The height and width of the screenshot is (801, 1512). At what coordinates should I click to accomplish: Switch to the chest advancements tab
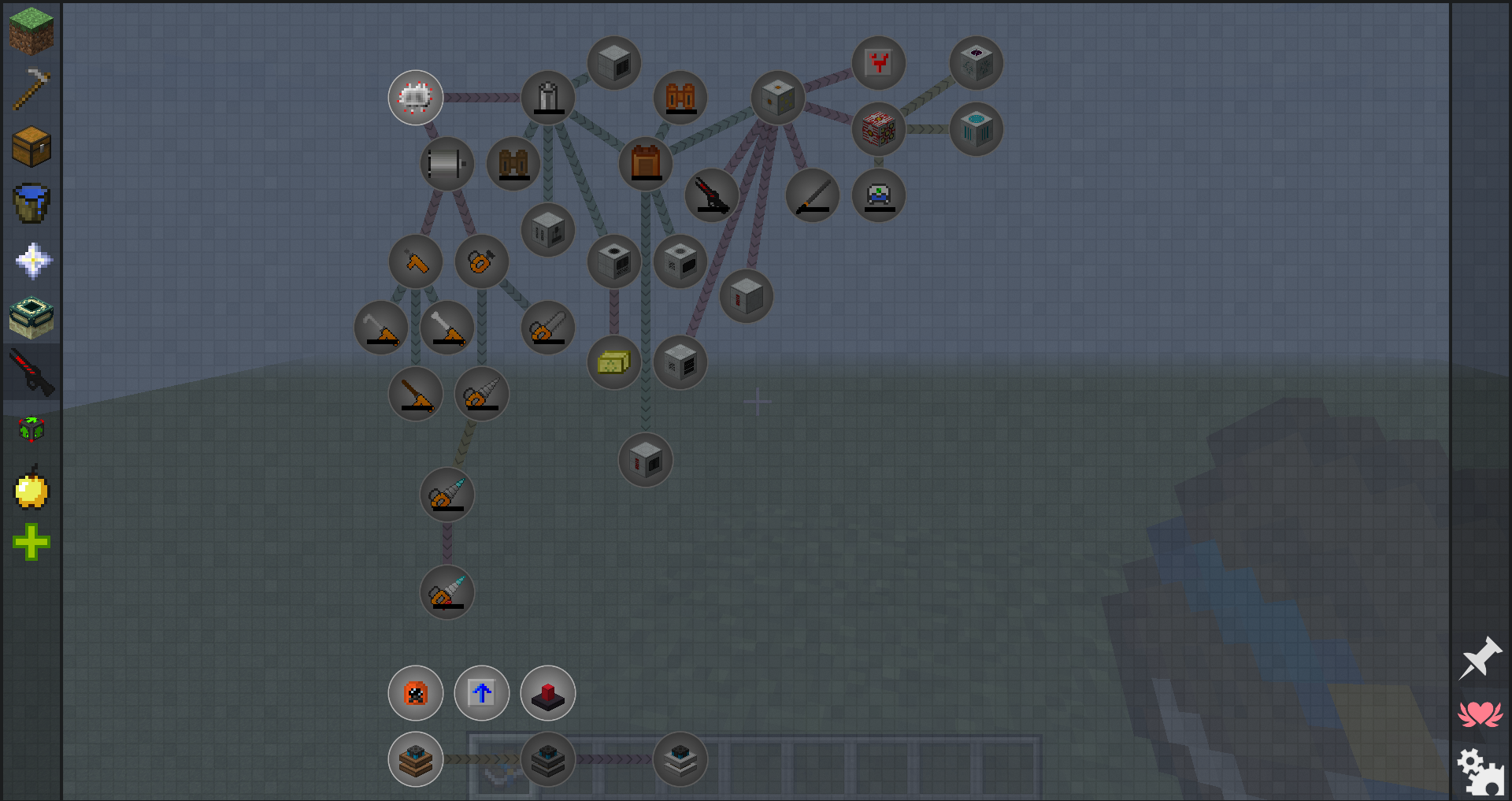tap(31, 146)
